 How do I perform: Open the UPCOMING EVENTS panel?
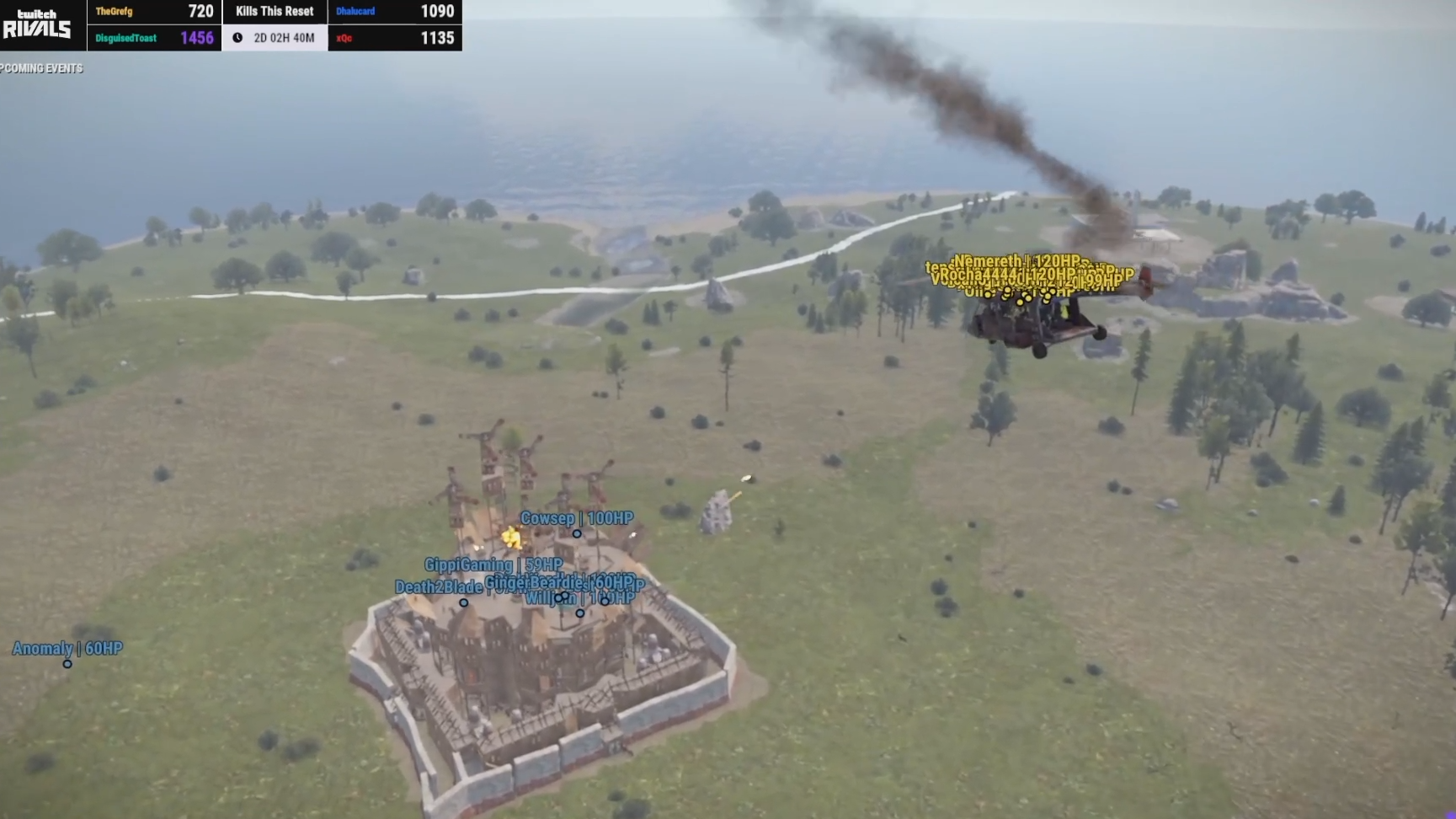tap(42, 68)
